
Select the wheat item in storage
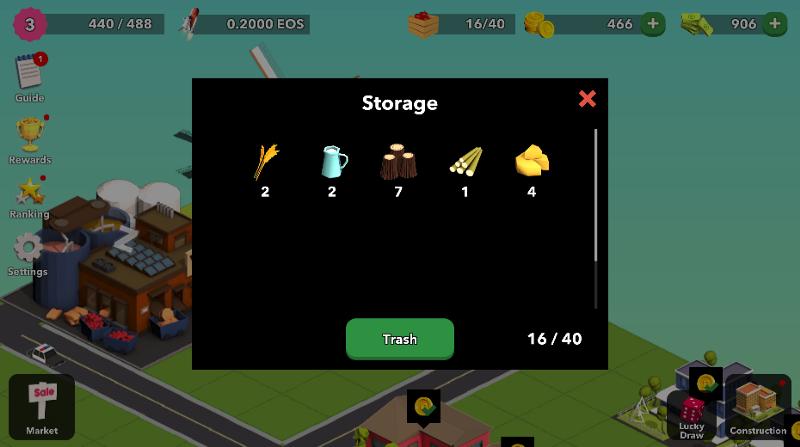point(266,161)
